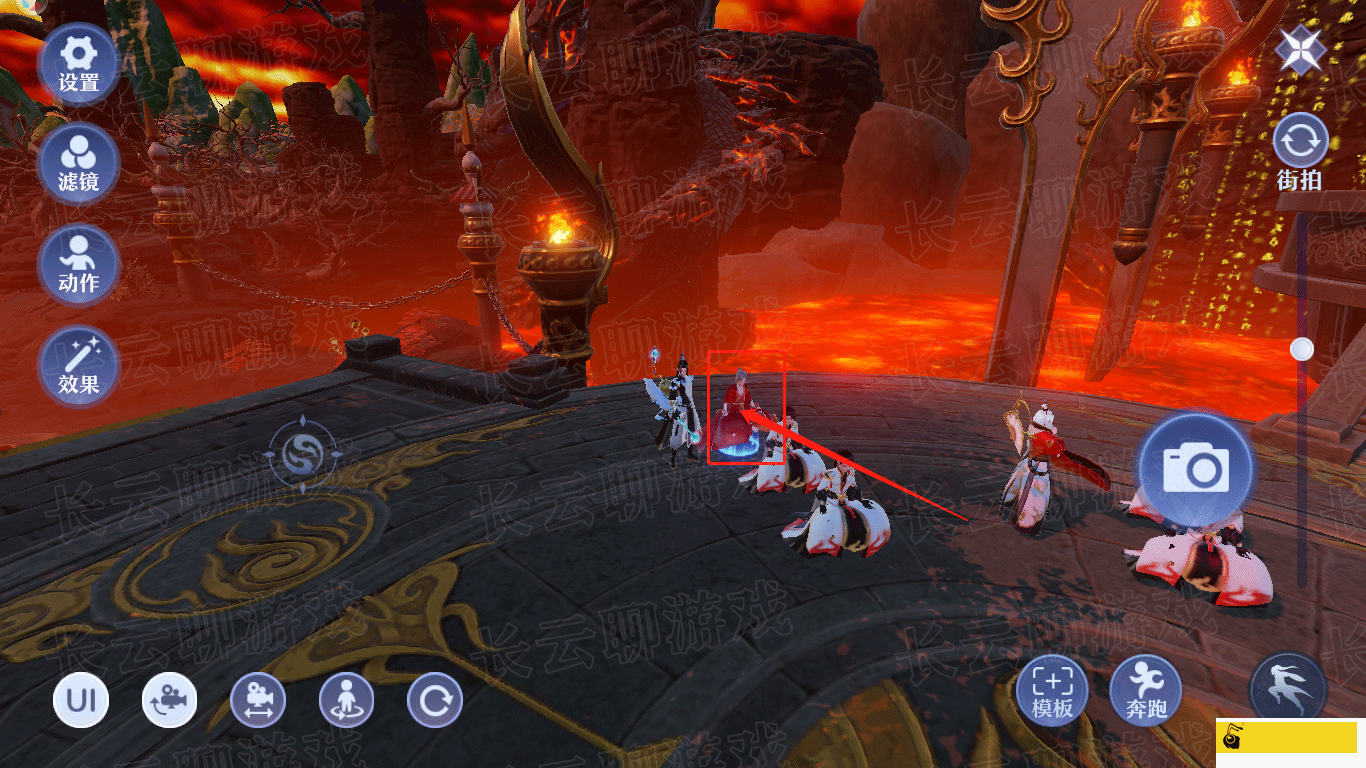Toggle the 奔跑 run button
Image resolution: width=1366 pixels, height=768 pixels.
click(1146, 690)
